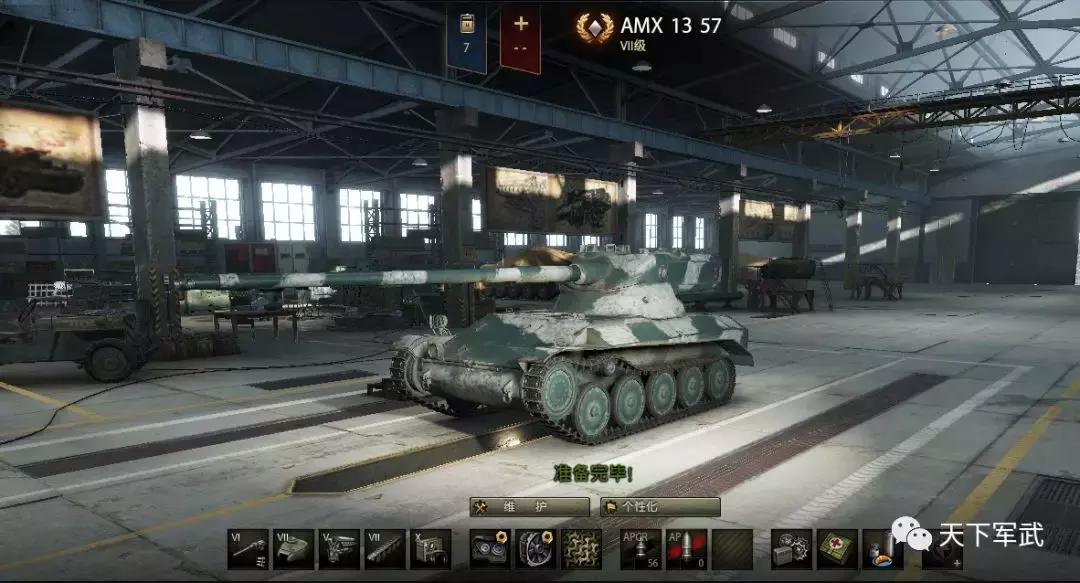The width and height of the screenshot is (1080, 583).
Task: Select the APCR shell slot
Action: (640, 549)
